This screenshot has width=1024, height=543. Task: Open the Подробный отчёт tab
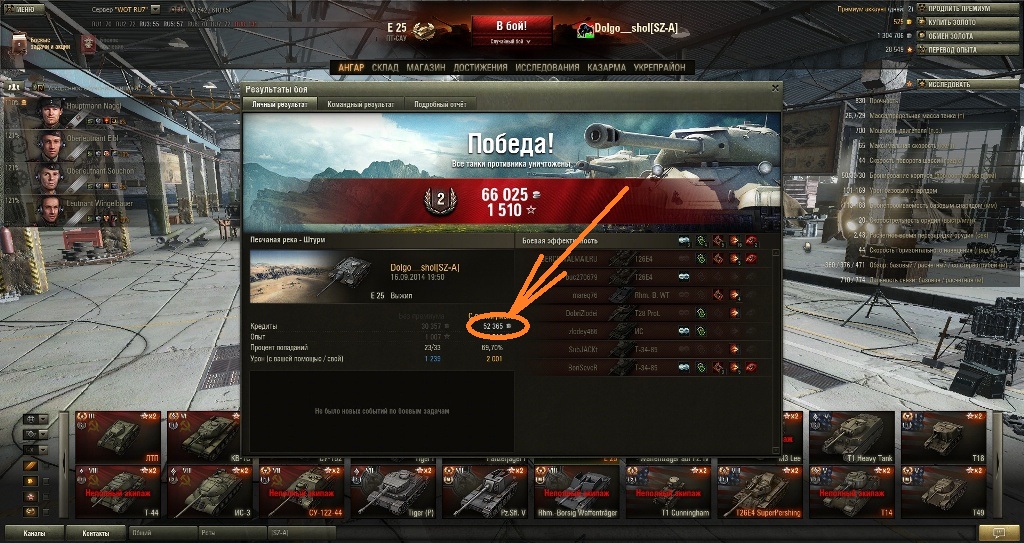(x=441, y=104)
